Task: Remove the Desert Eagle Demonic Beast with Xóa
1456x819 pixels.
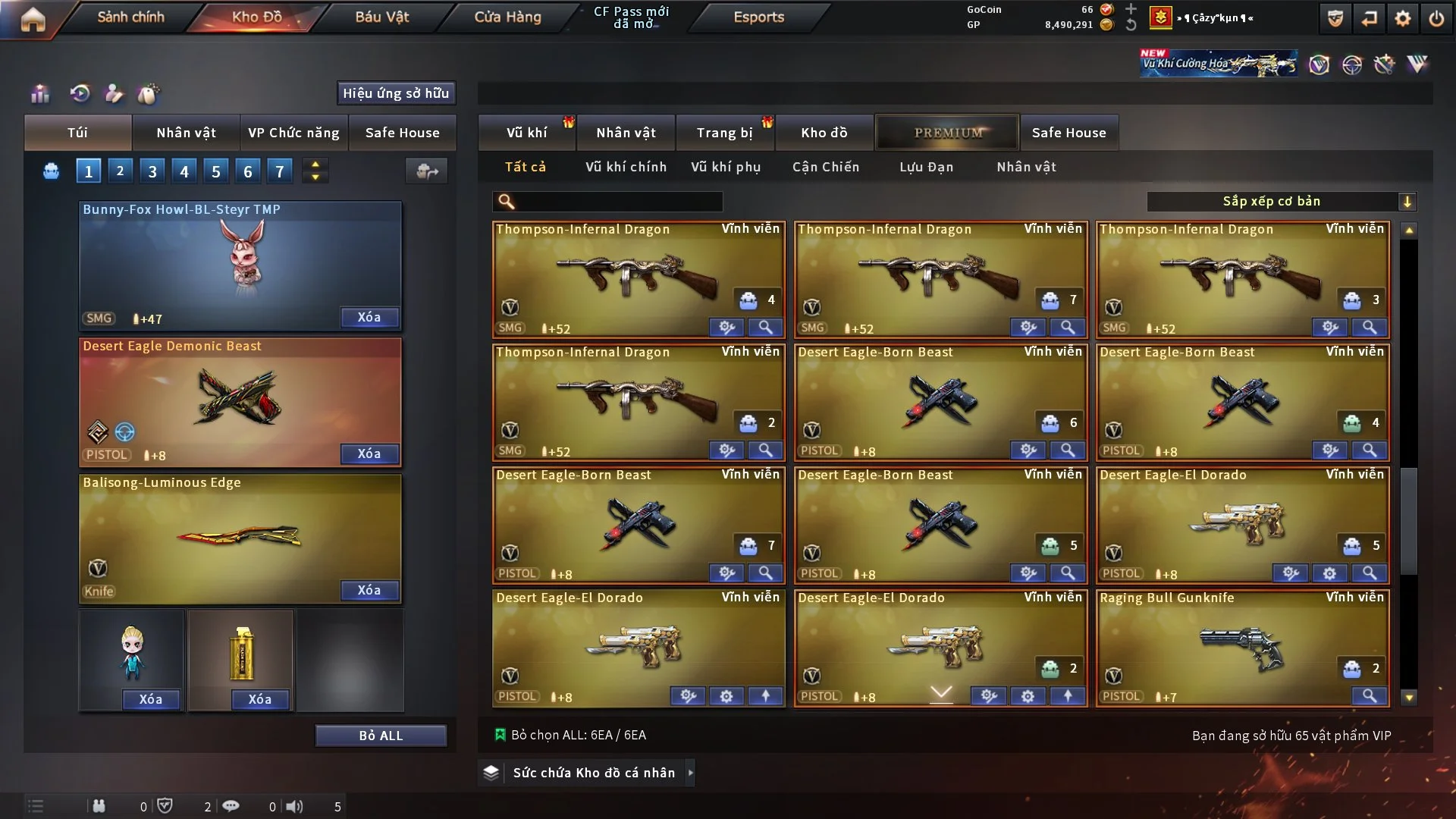Action: tap(369, 453)
